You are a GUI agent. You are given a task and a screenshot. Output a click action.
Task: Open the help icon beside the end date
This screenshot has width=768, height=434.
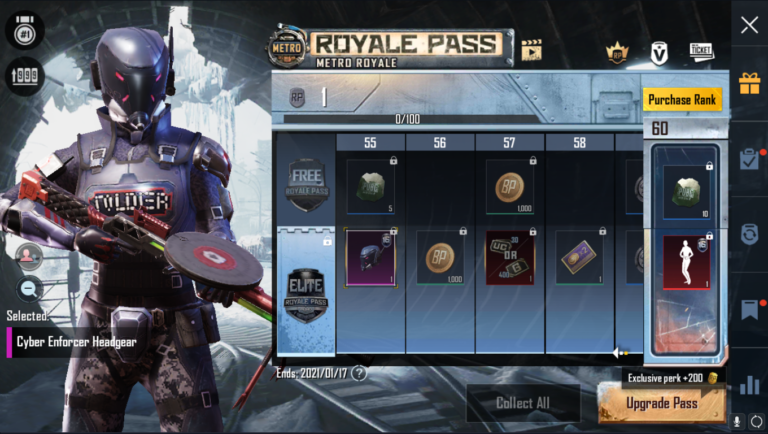tap(359, 373)
